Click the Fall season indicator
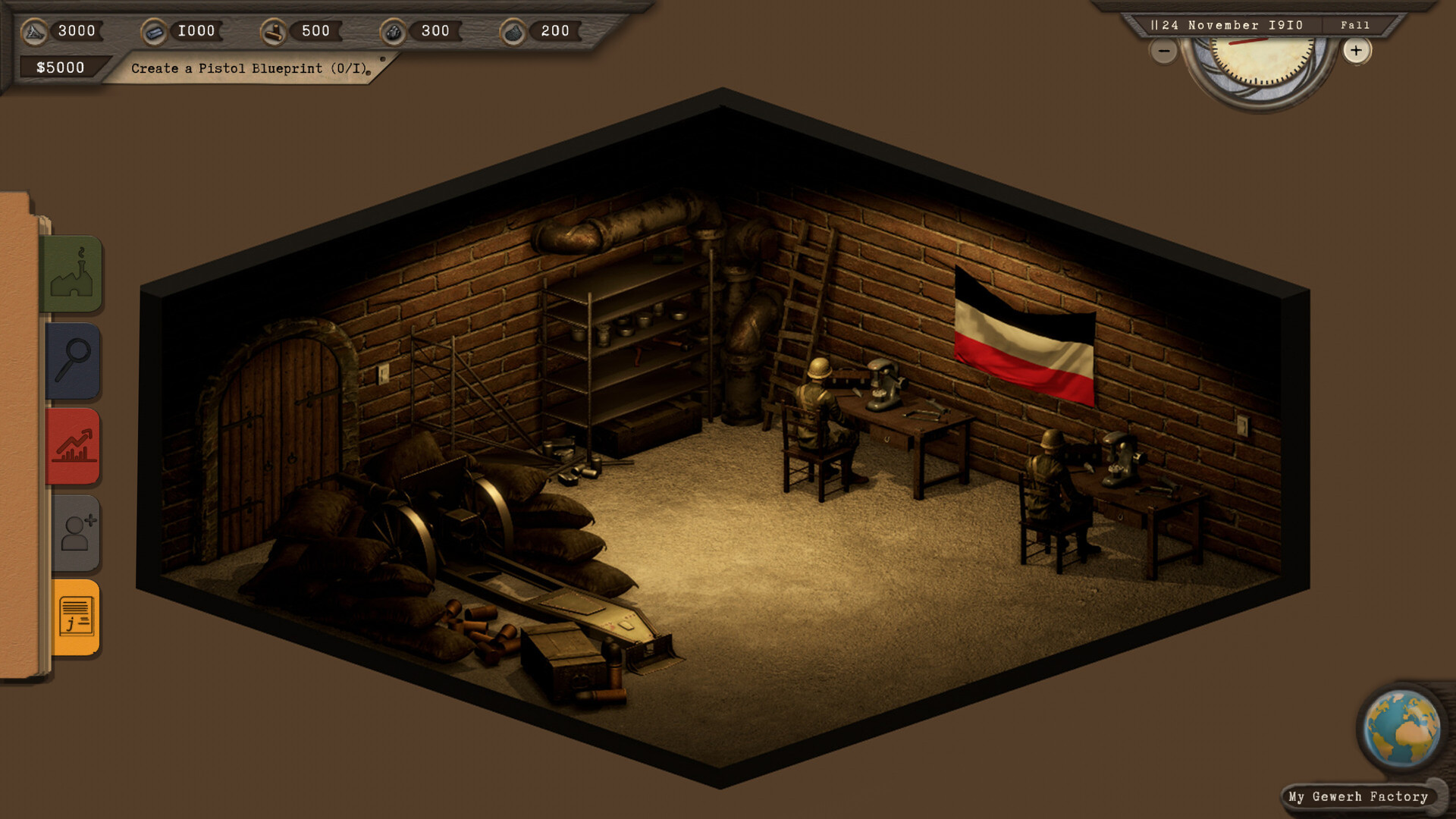This screenshot has height=819, width=1456. coord(1355,25)
